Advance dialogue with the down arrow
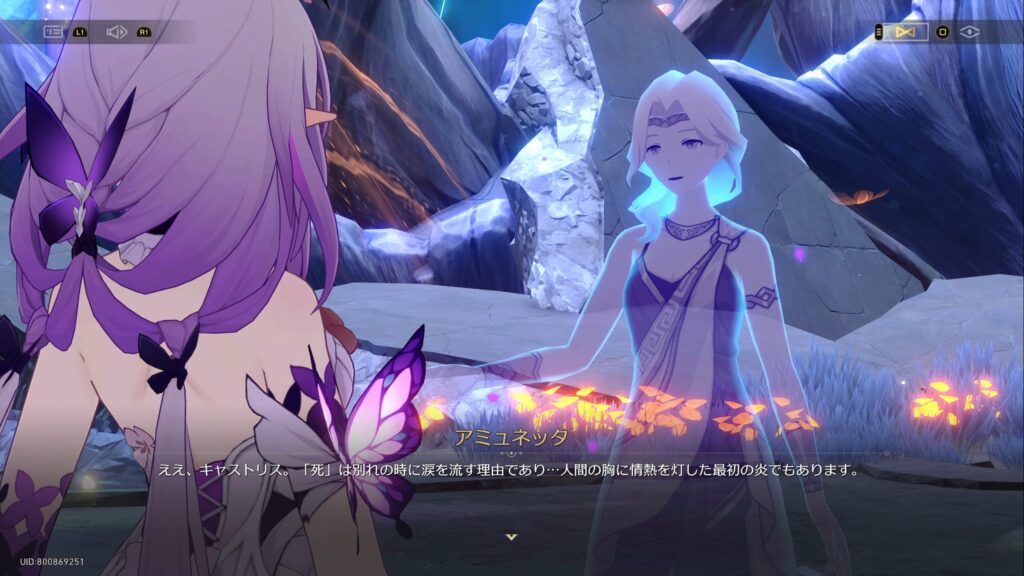 tap(511, 537)
